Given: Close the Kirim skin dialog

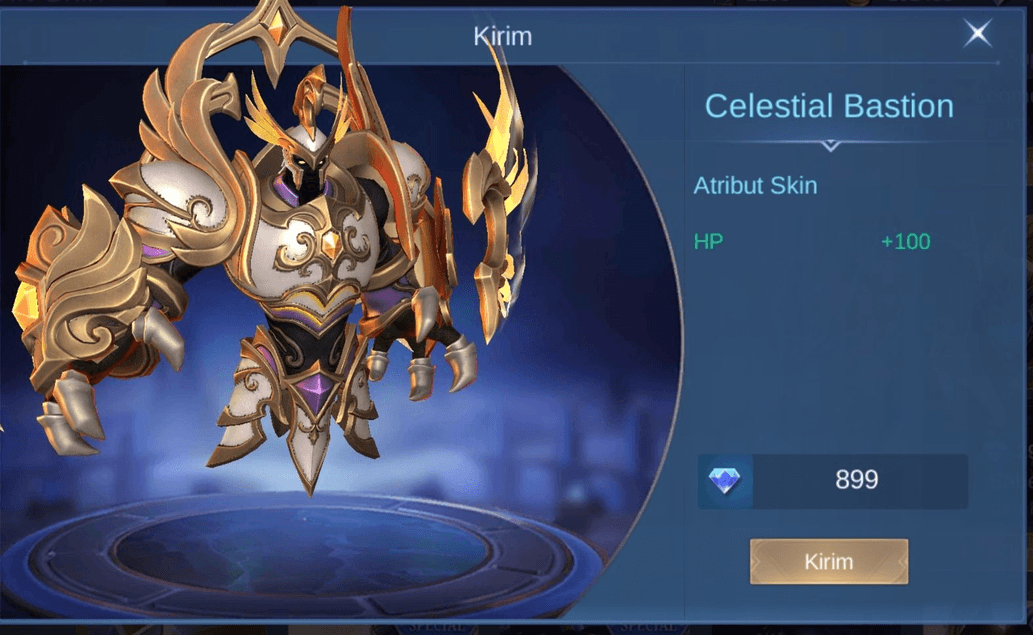Looking at the screenshot, I should pos(977,34).
